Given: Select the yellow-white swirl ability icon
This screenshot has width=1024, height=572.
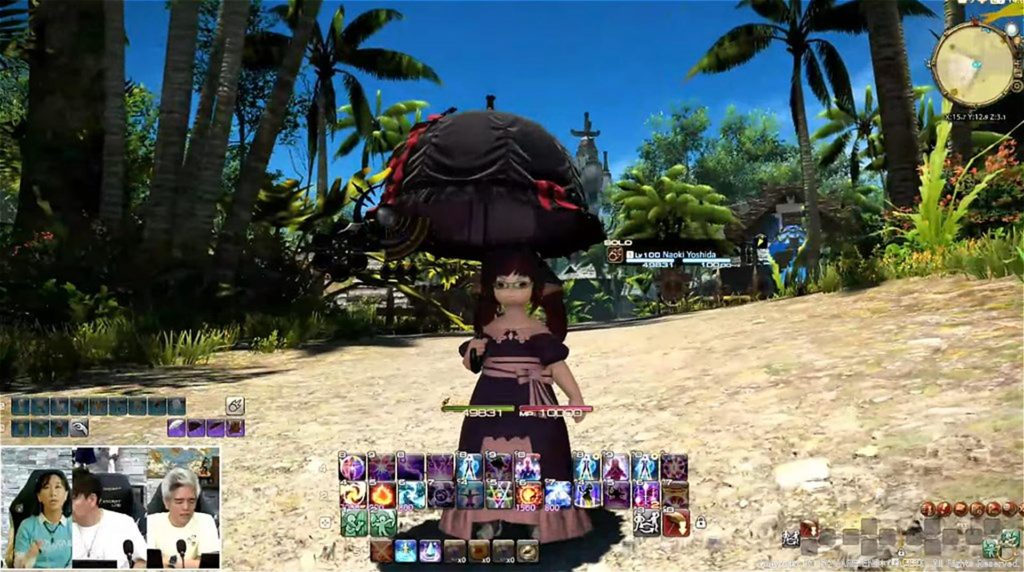Looking at the screenshot, I should pos(352,494).
